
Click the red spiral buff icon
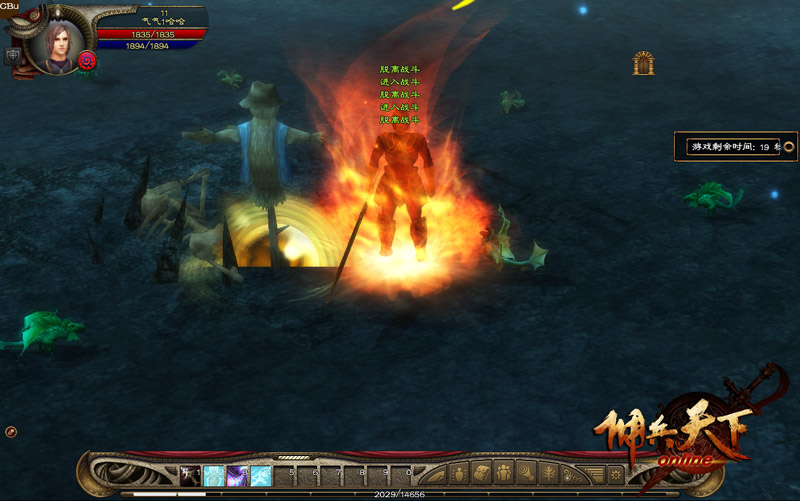pyautogui.click(x=87, y=61)
